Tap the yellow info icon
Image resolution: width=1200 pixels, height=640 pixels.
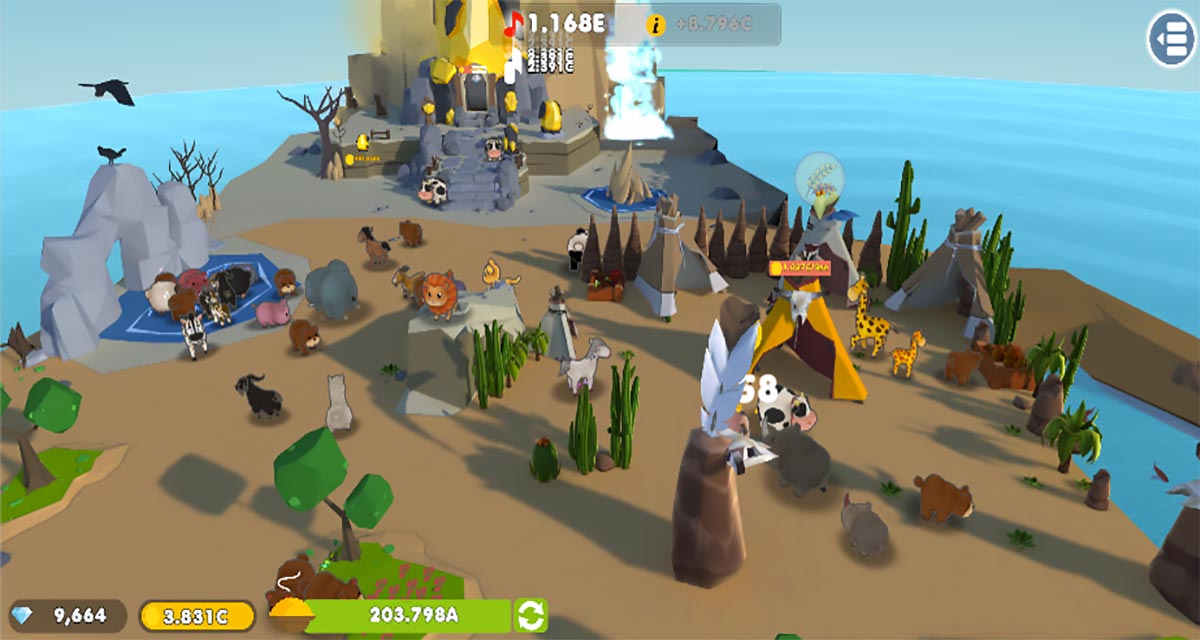coord(656,26)
